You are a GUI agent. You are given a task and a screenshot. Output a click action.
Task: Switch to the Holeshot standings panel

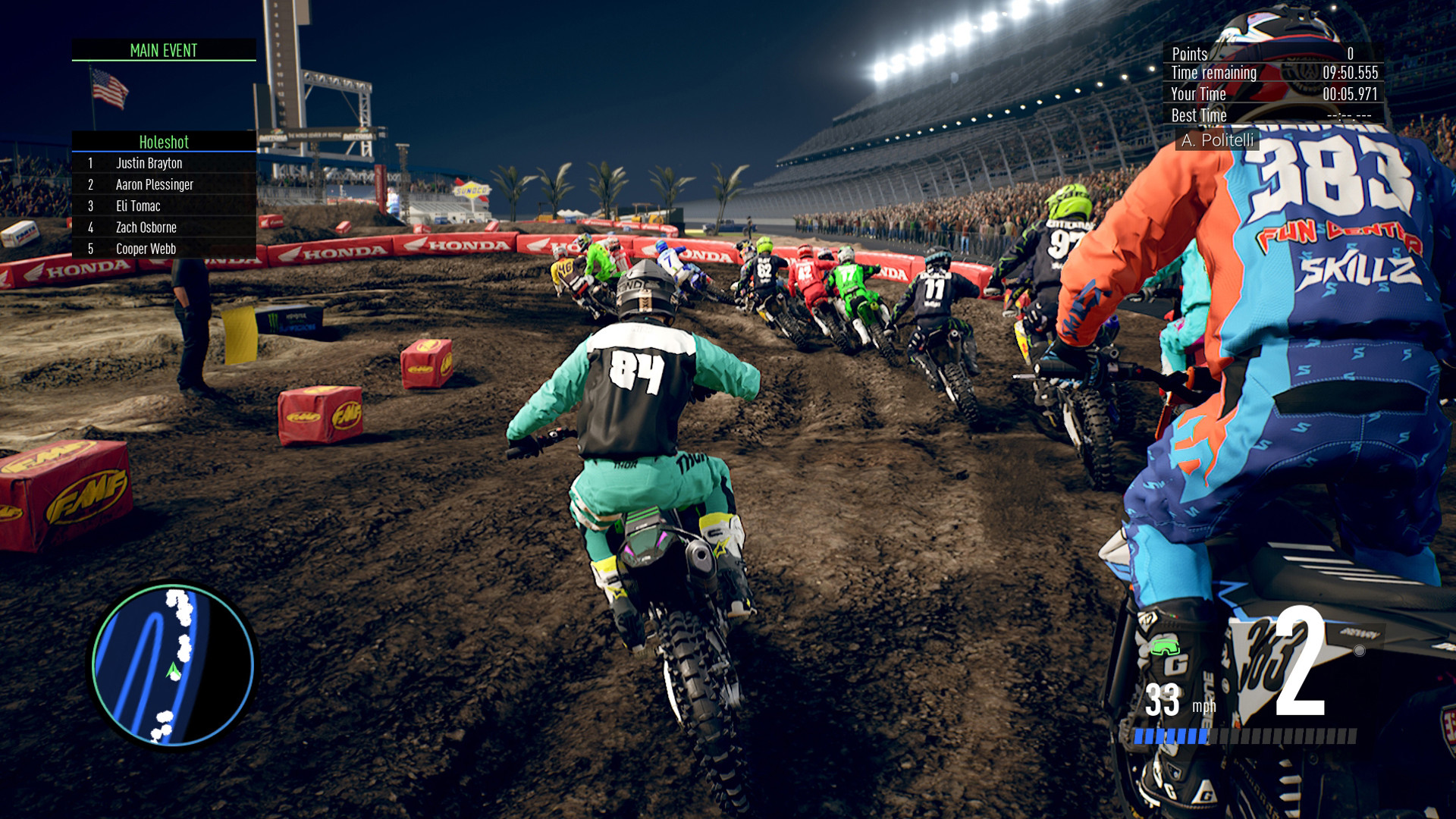(x=163, y=143)
